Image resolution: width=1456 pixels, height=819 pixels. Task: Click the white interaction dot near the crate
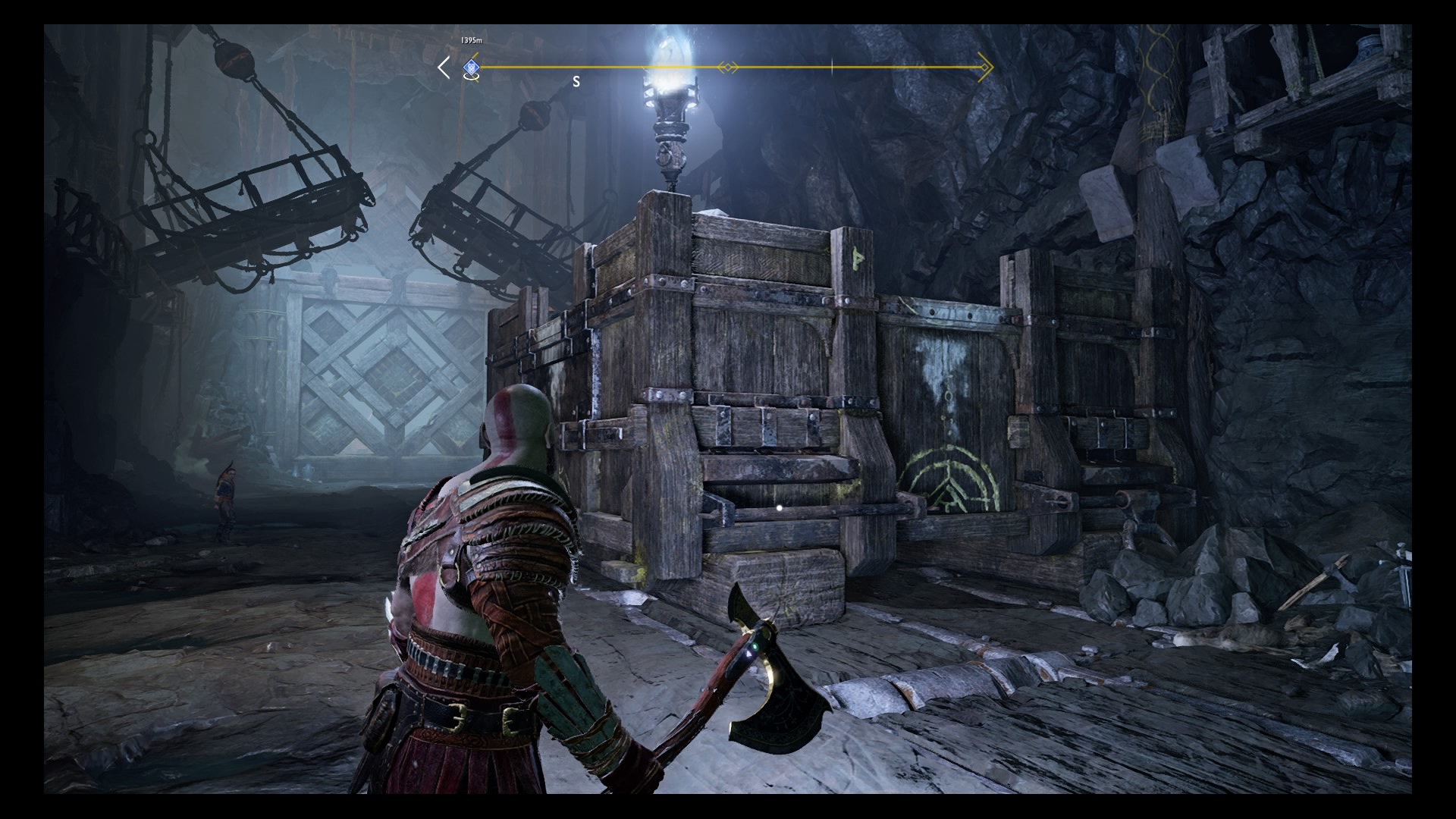coord(781,510)
